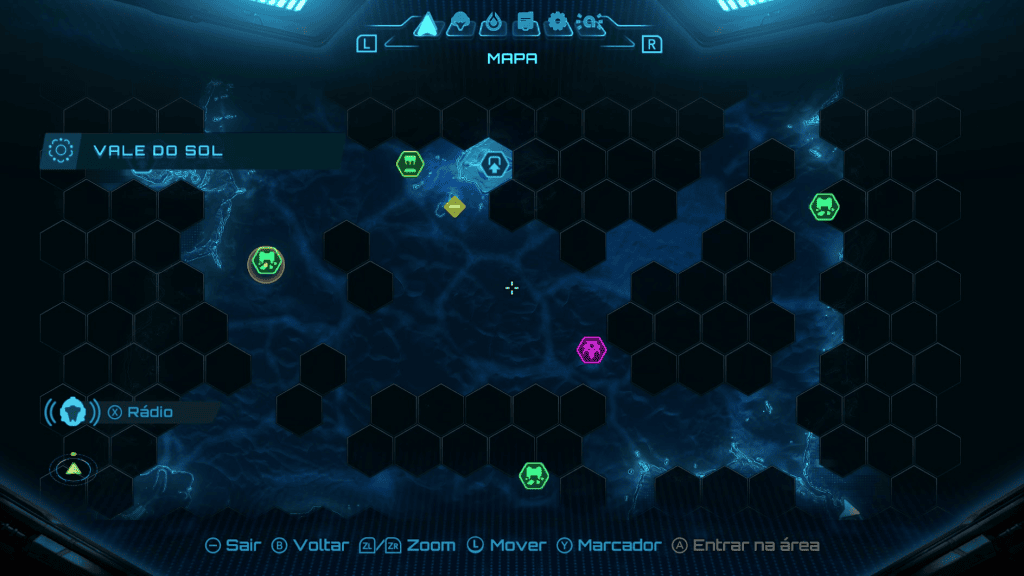Open the Rádio communicator icon

tap(72, 411)
